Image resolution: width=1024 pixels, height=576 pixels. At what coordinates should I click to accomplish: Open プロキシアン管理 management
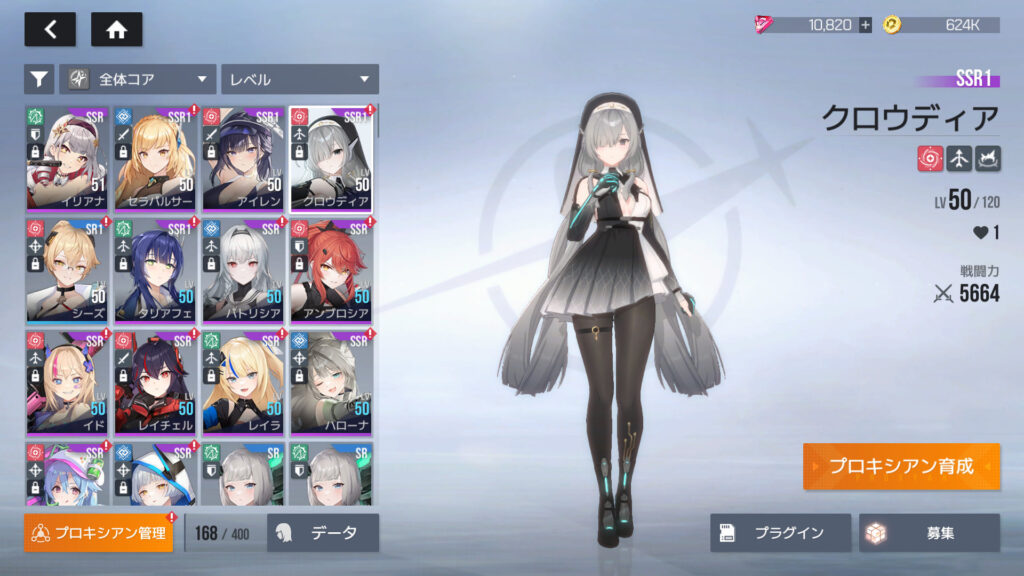[x=98, y=533]
